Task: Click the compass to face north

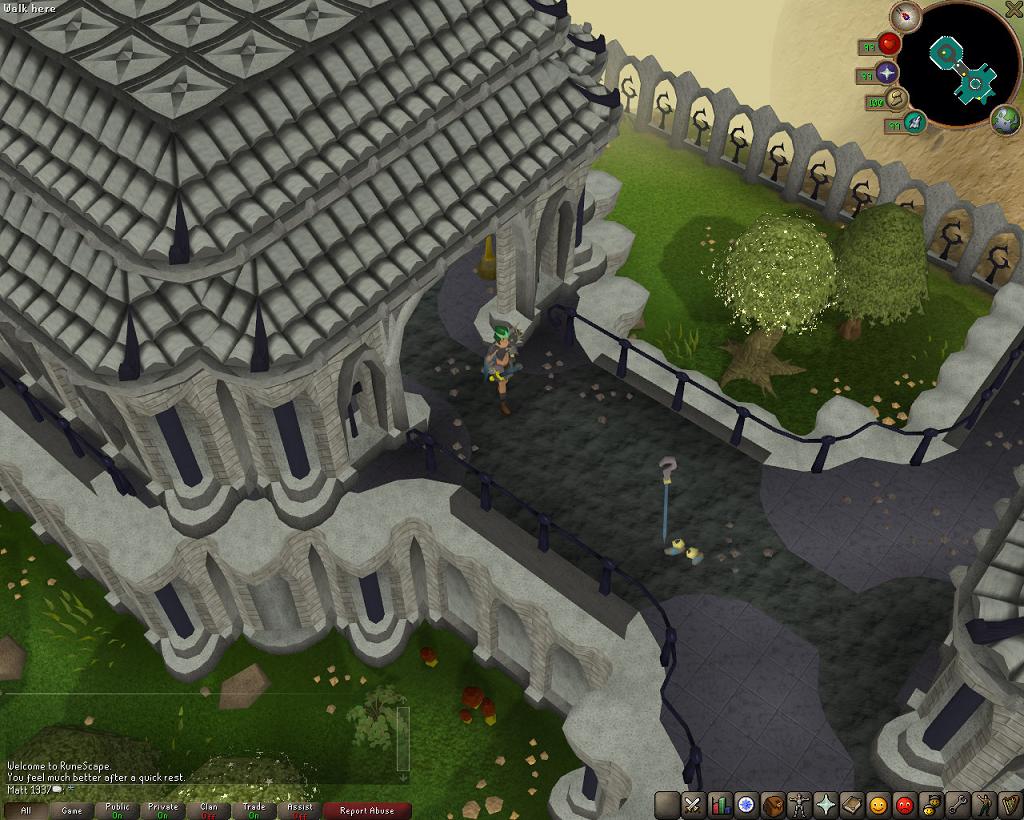Action: 908,15
